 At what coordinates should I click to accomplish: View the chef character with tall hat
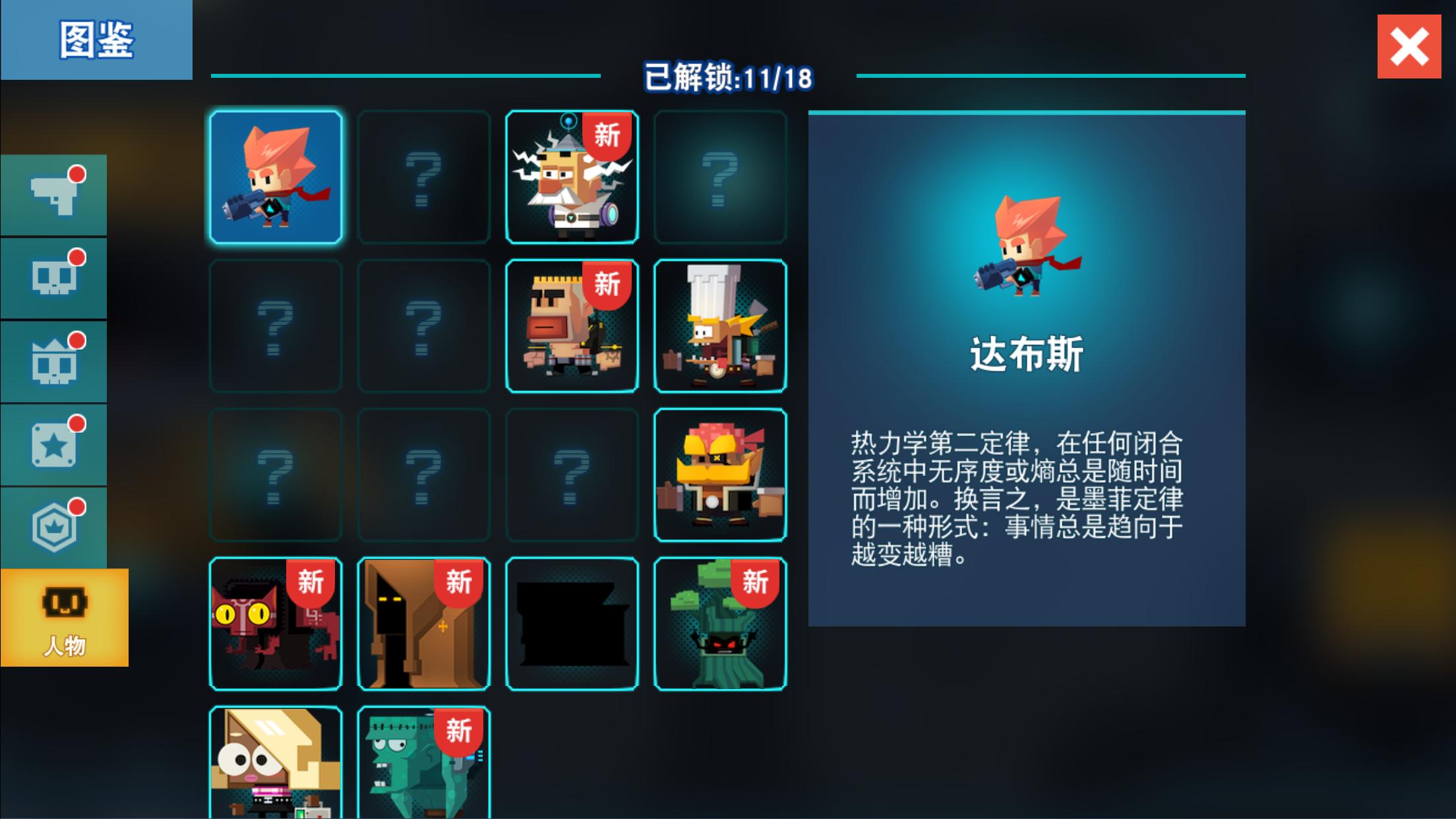tap(719, 324)
